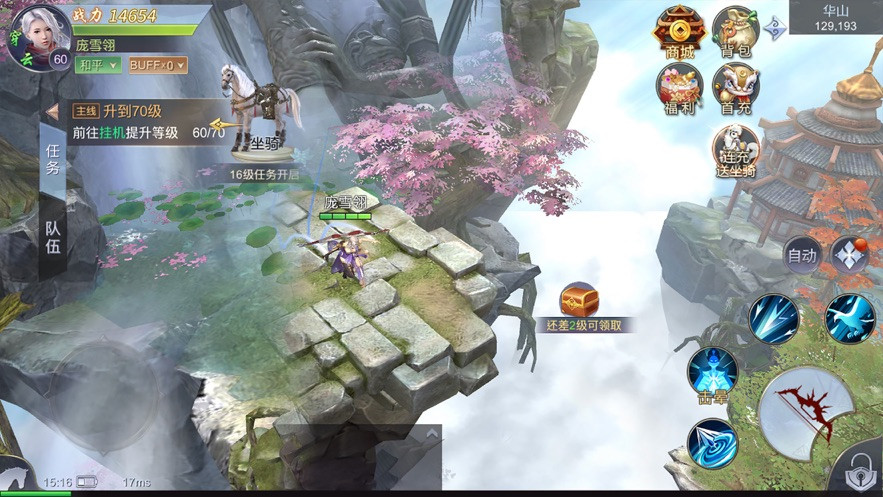Open the mount giveaway promotion icon
The height and width of the screenshot is (497, 883).
[x=736, y=151]
